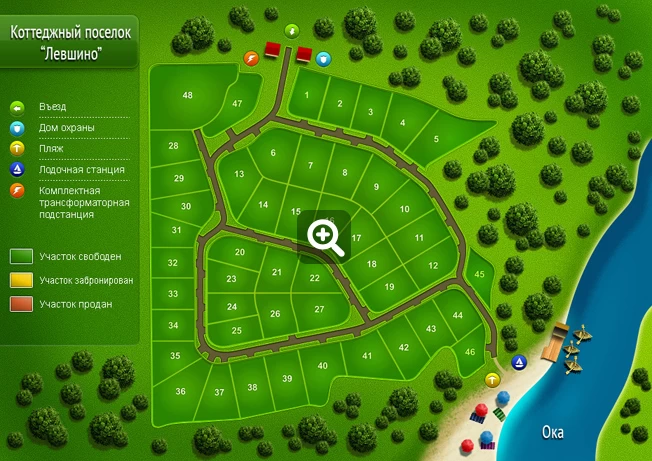Click the boat station marker by the river
Image resolution: width=652 pixels, height=461 pixels.
click(x=518, y=361)
